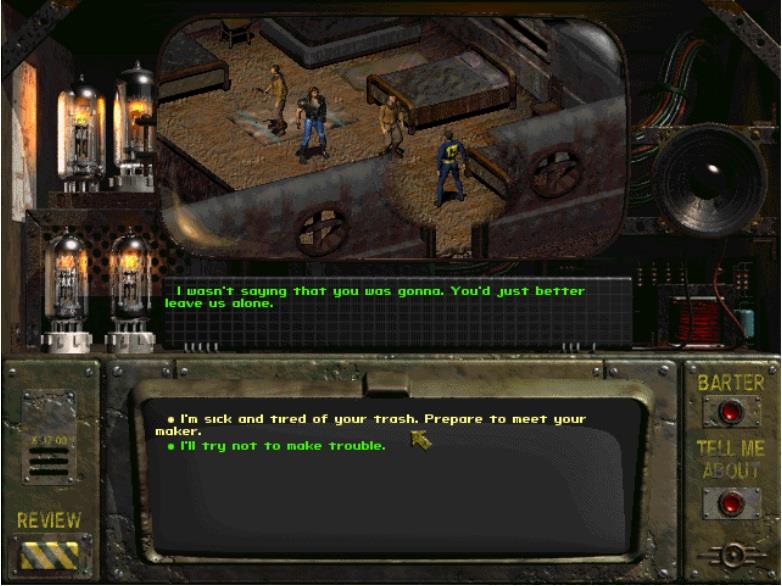
Task: Open the dialogue Review log
Action: tap(51, 554)
